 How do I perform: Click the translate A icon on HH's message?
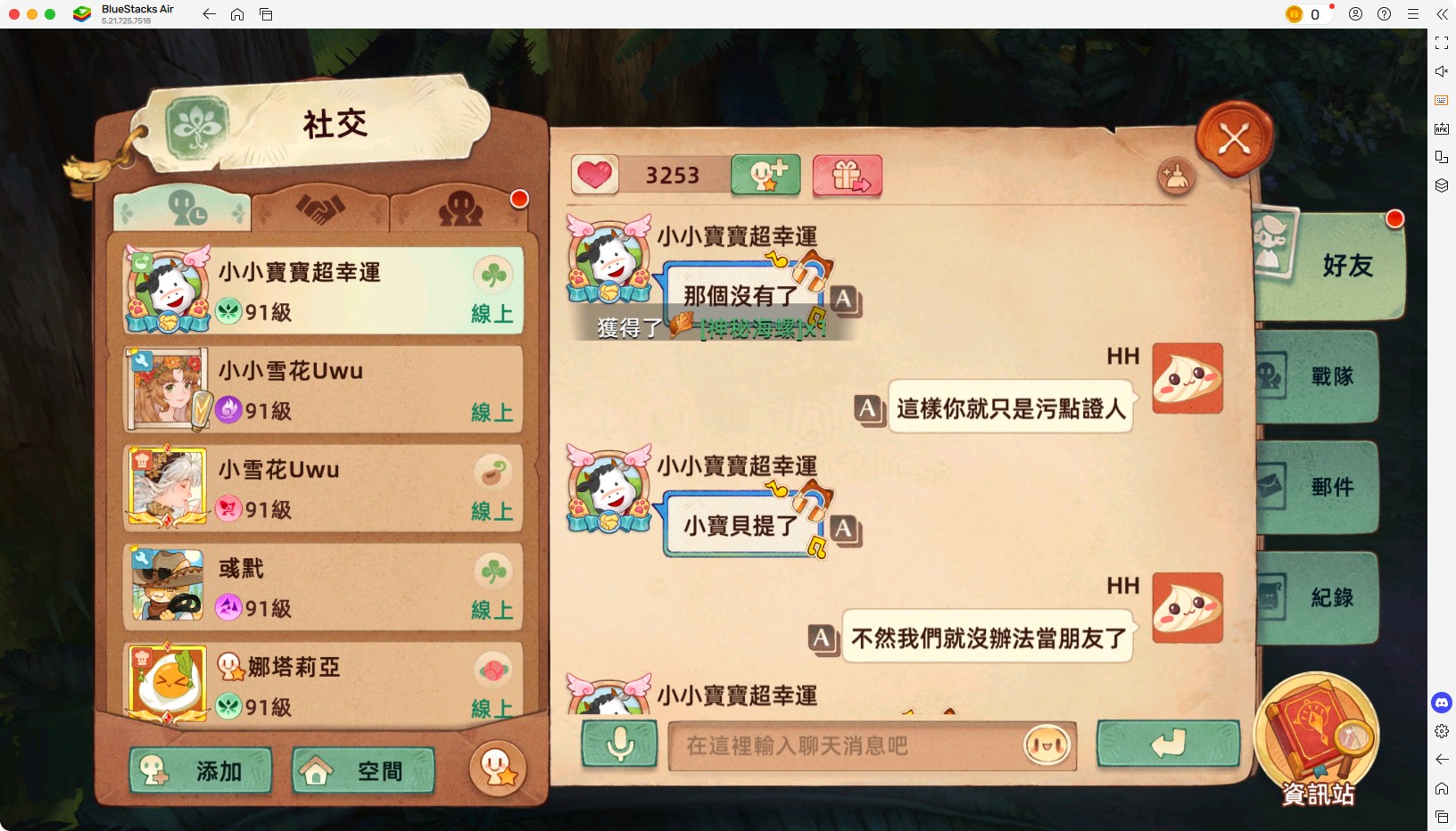(869, 407)
